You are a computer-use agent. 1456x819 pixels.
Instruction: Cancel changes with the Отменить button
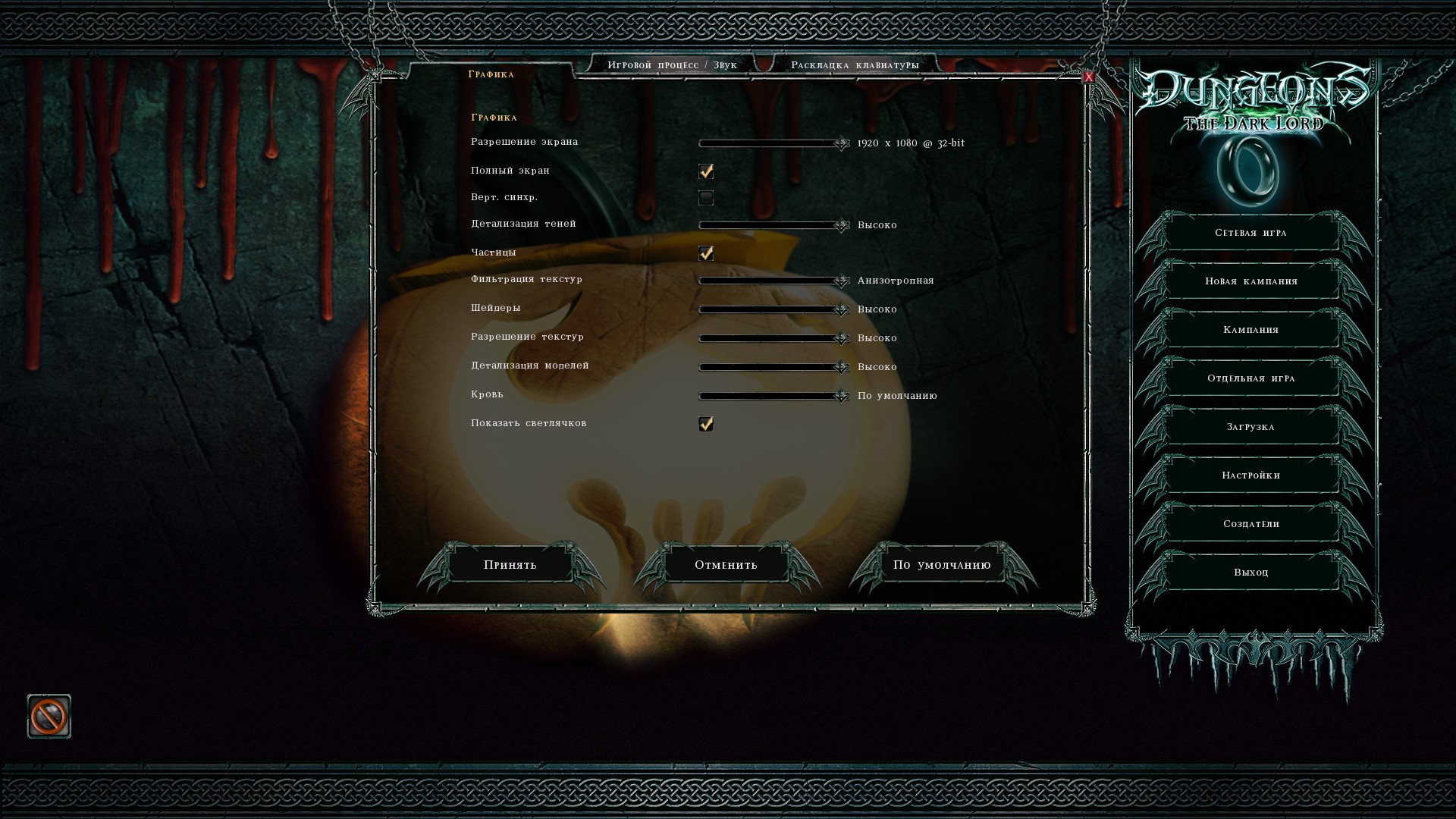(x=726, y=565)
